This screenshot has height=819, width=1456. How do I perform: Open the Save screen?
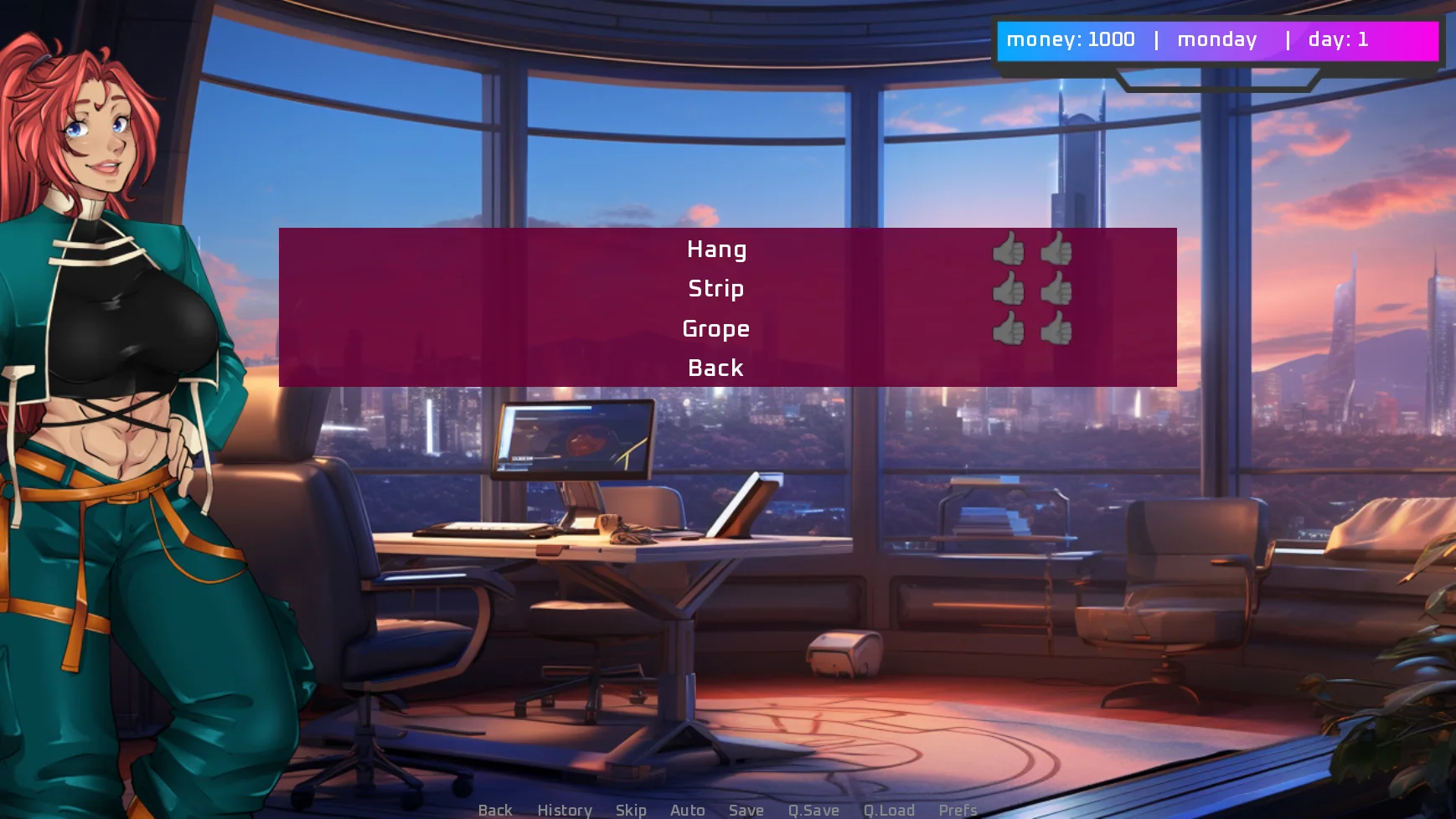(746, 810)
